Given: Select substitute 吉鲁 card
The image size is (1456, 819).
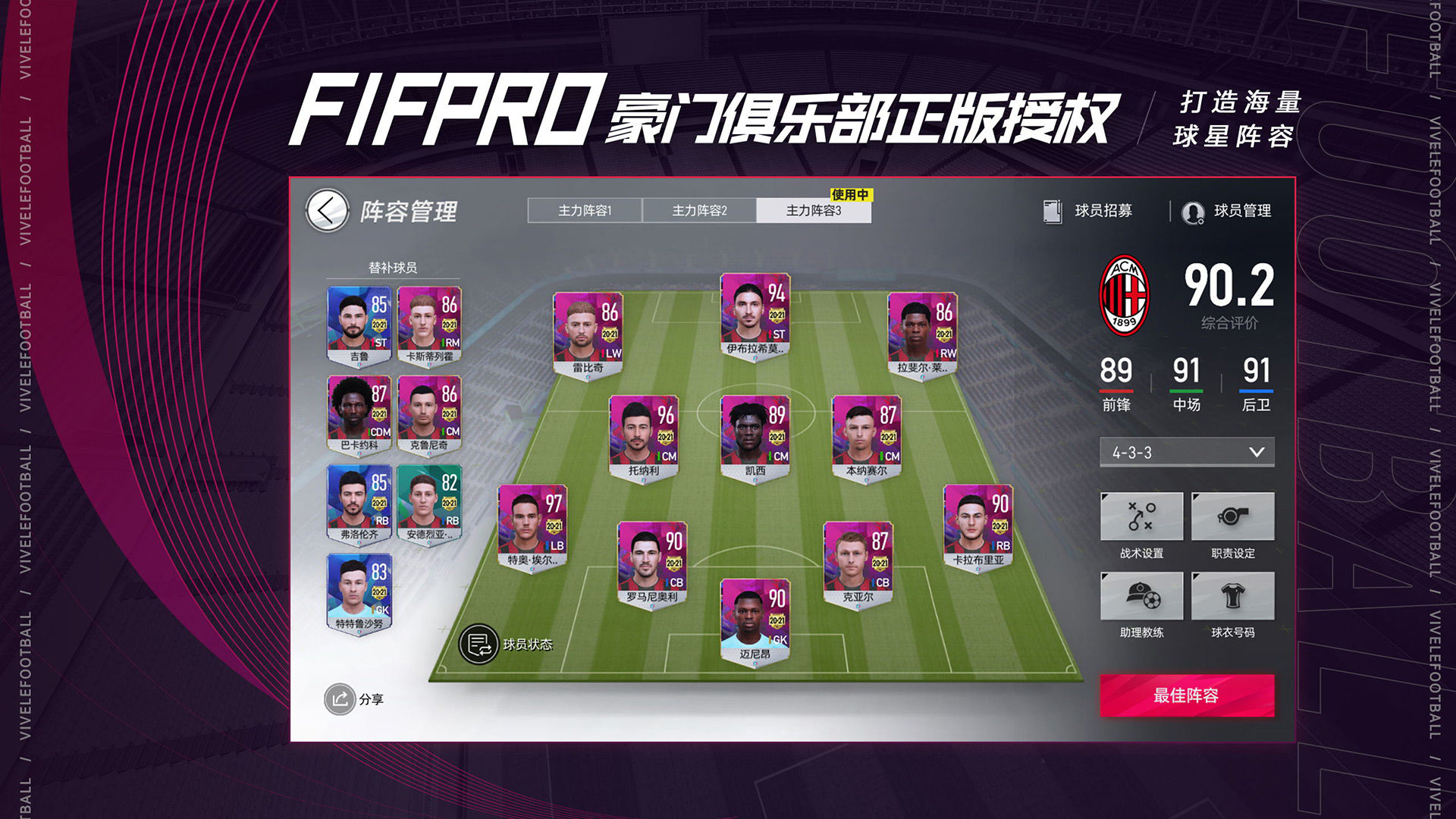Looking at the screenshot, I should point(359,325).
